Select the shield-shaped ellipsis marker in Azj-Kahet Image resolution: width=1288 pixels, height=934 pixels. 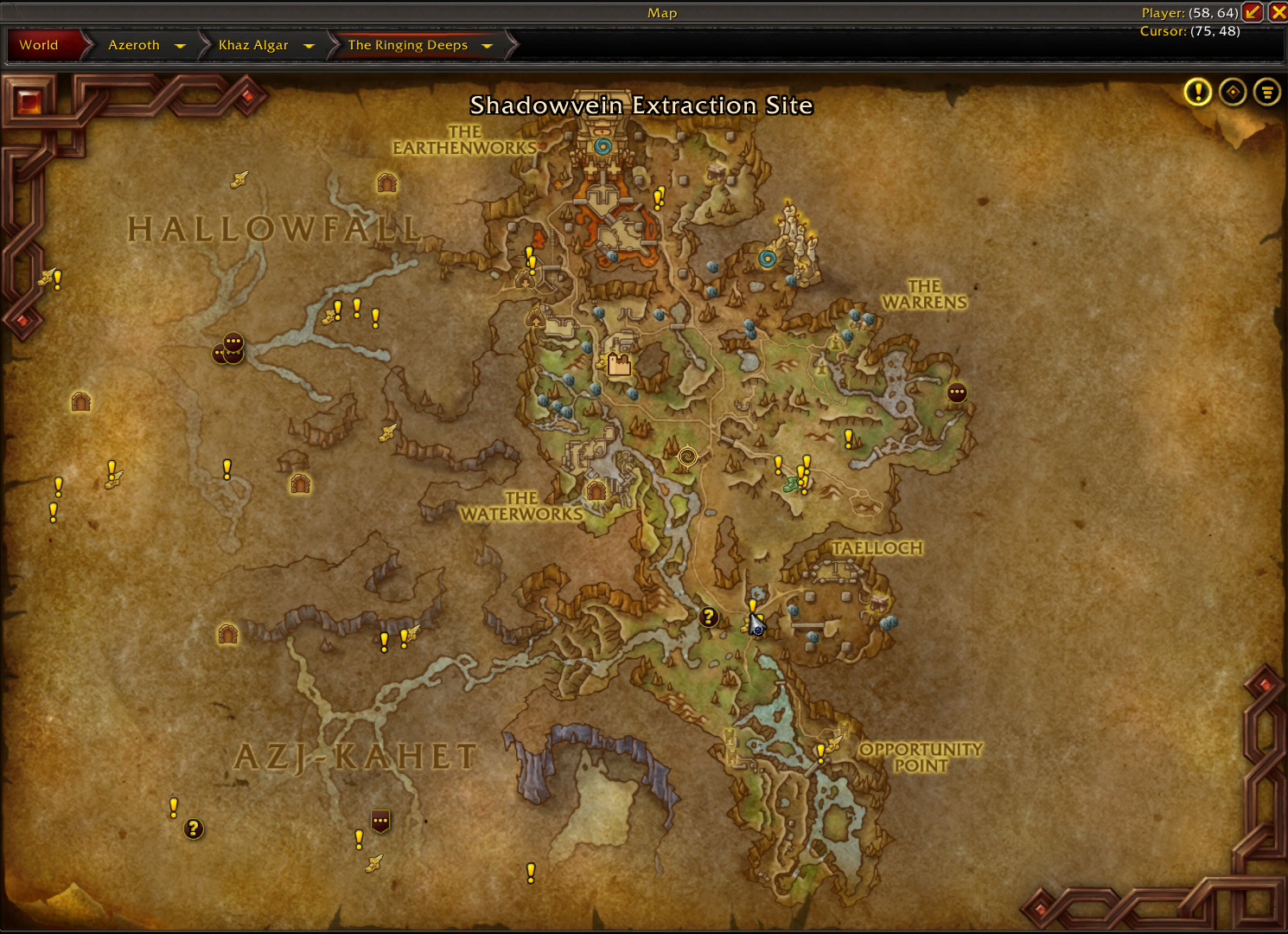(380, 821)
